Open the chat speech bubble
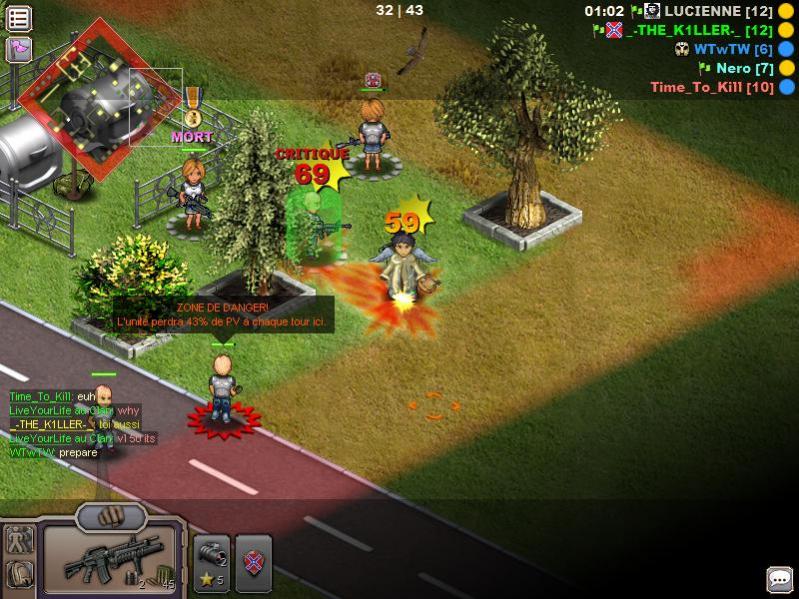 point(780,580)
